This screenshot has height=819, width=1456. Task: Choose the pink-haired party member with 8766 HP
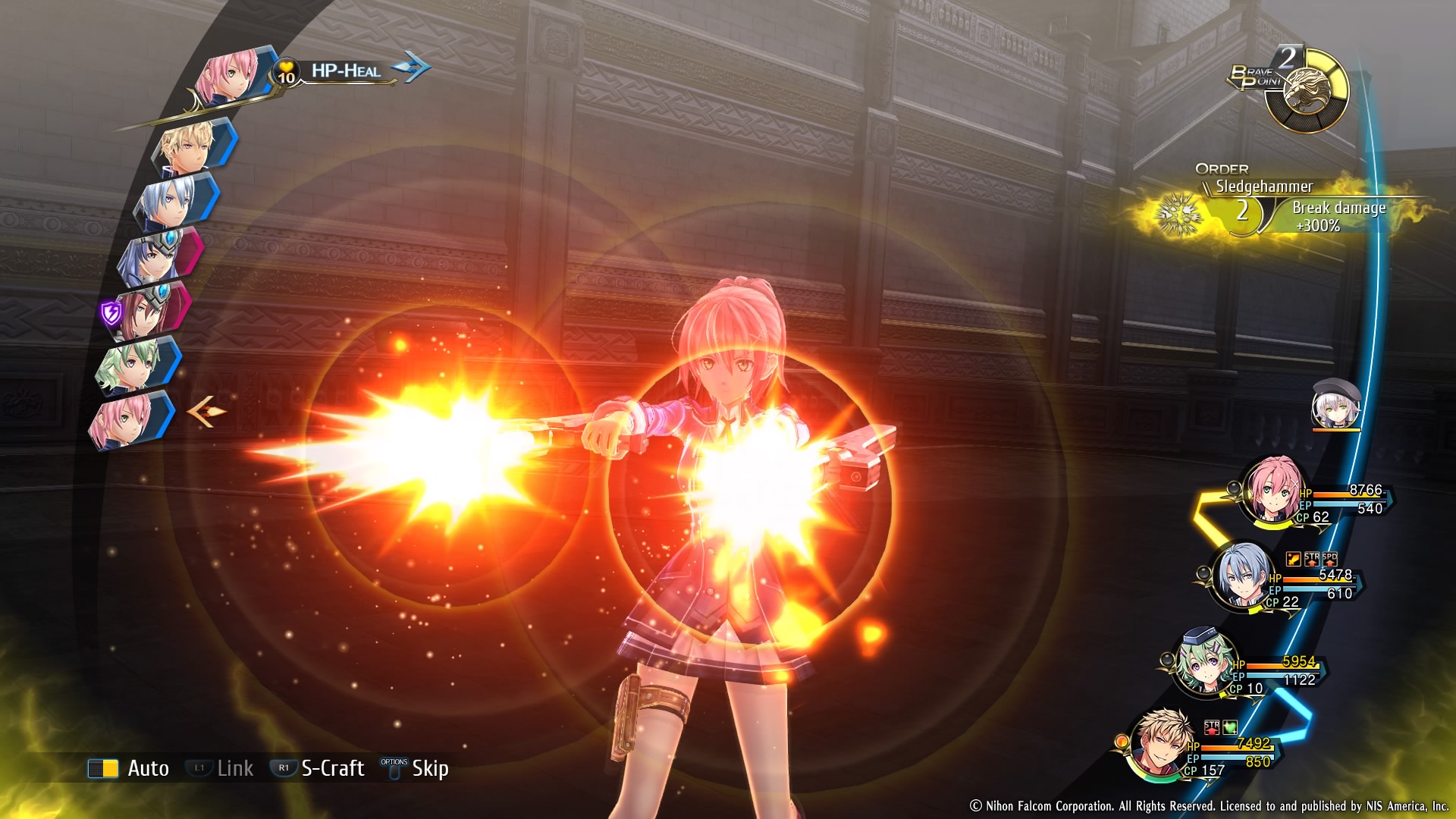point(1274,489)
